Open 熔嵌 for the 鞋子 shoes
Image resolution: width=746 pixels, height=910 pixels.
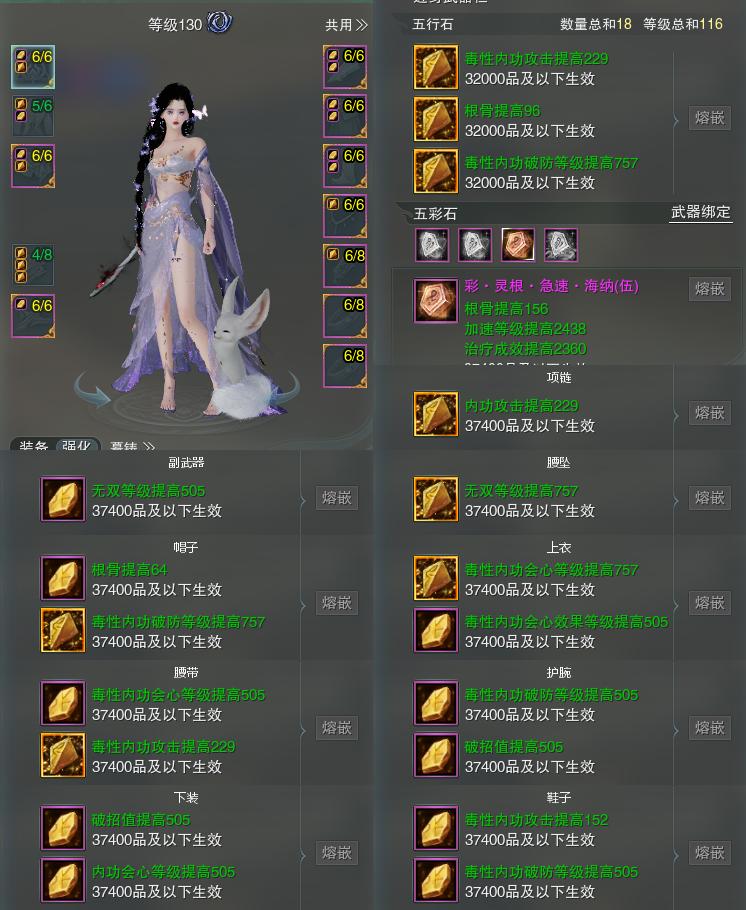point(709,853)
